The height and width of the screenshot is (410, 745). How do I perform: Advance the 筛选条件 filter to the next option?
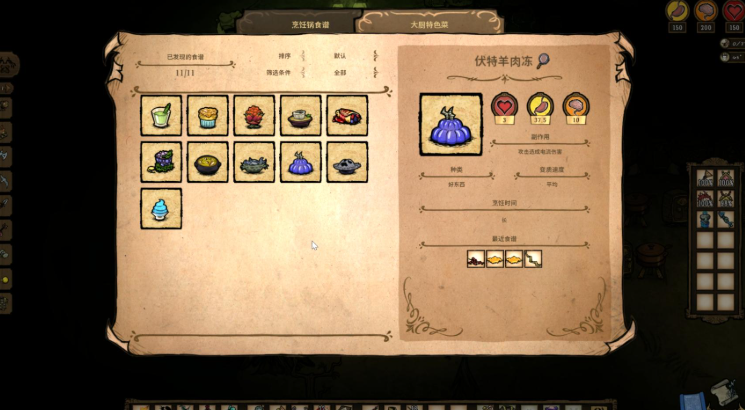pos(375,72)
